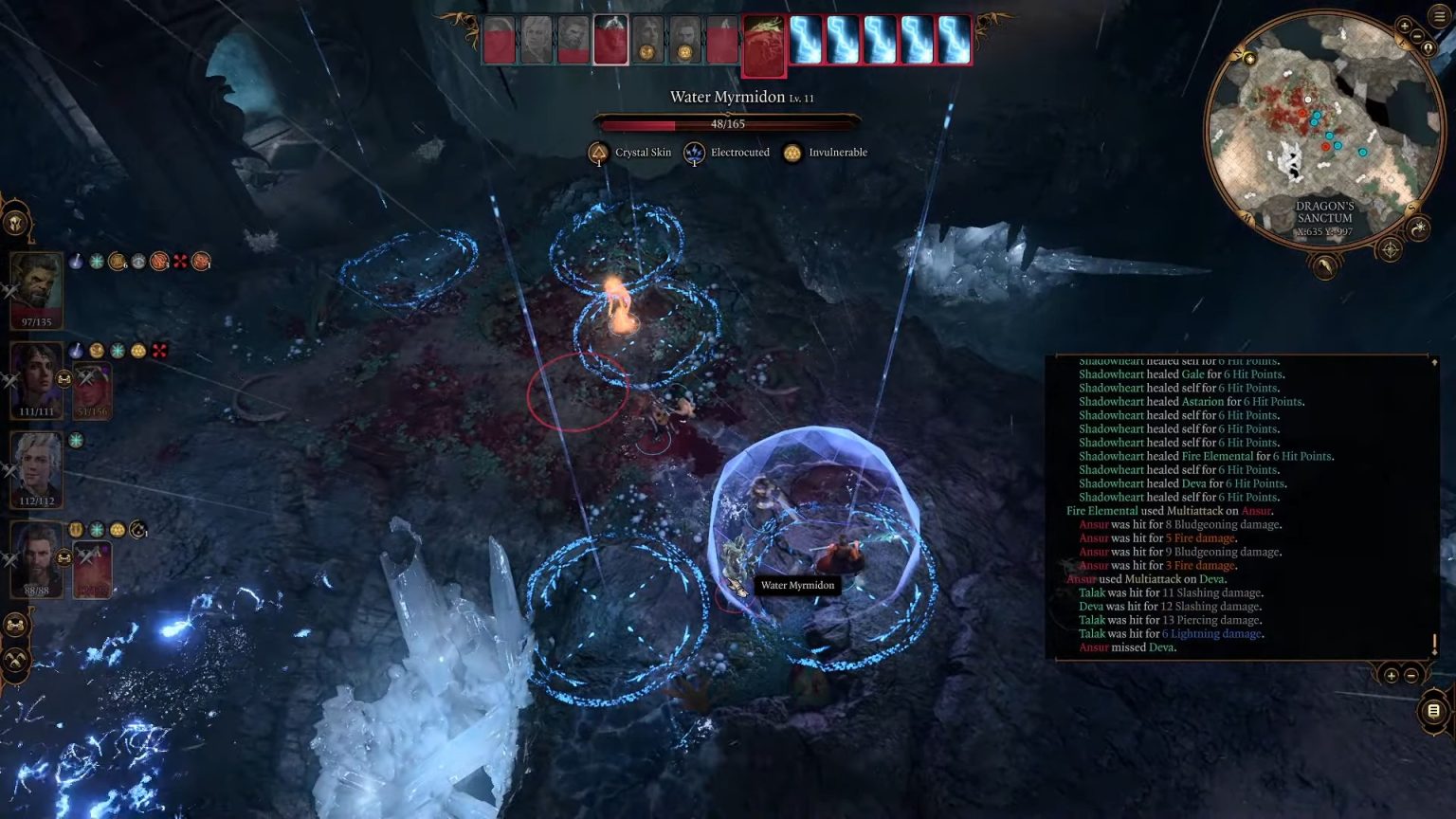This screenshot has height=819, width=1456.
Task: Select the enlarged red active turn portrait
Action: (764, 45)
